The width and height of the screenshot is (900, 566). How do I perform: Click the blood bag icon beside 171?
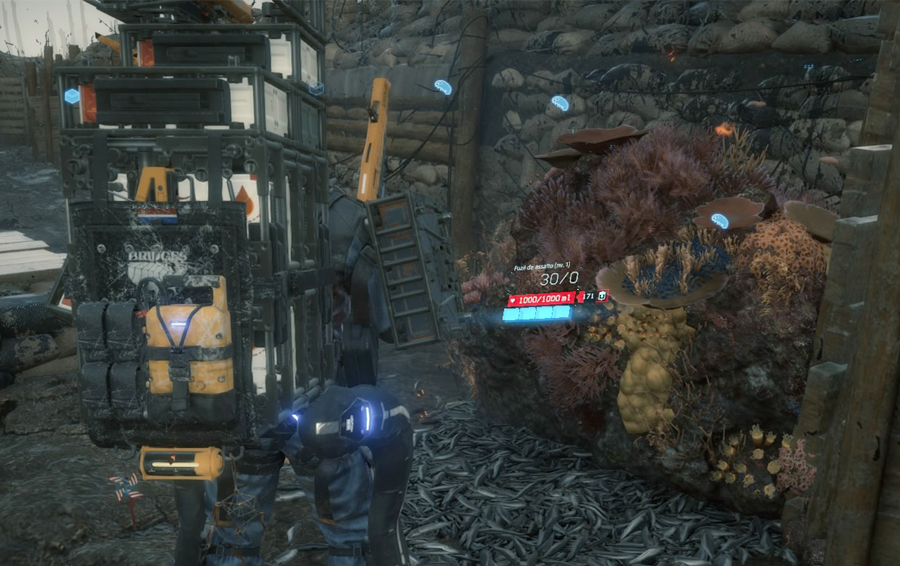click(x=602, y=297)
